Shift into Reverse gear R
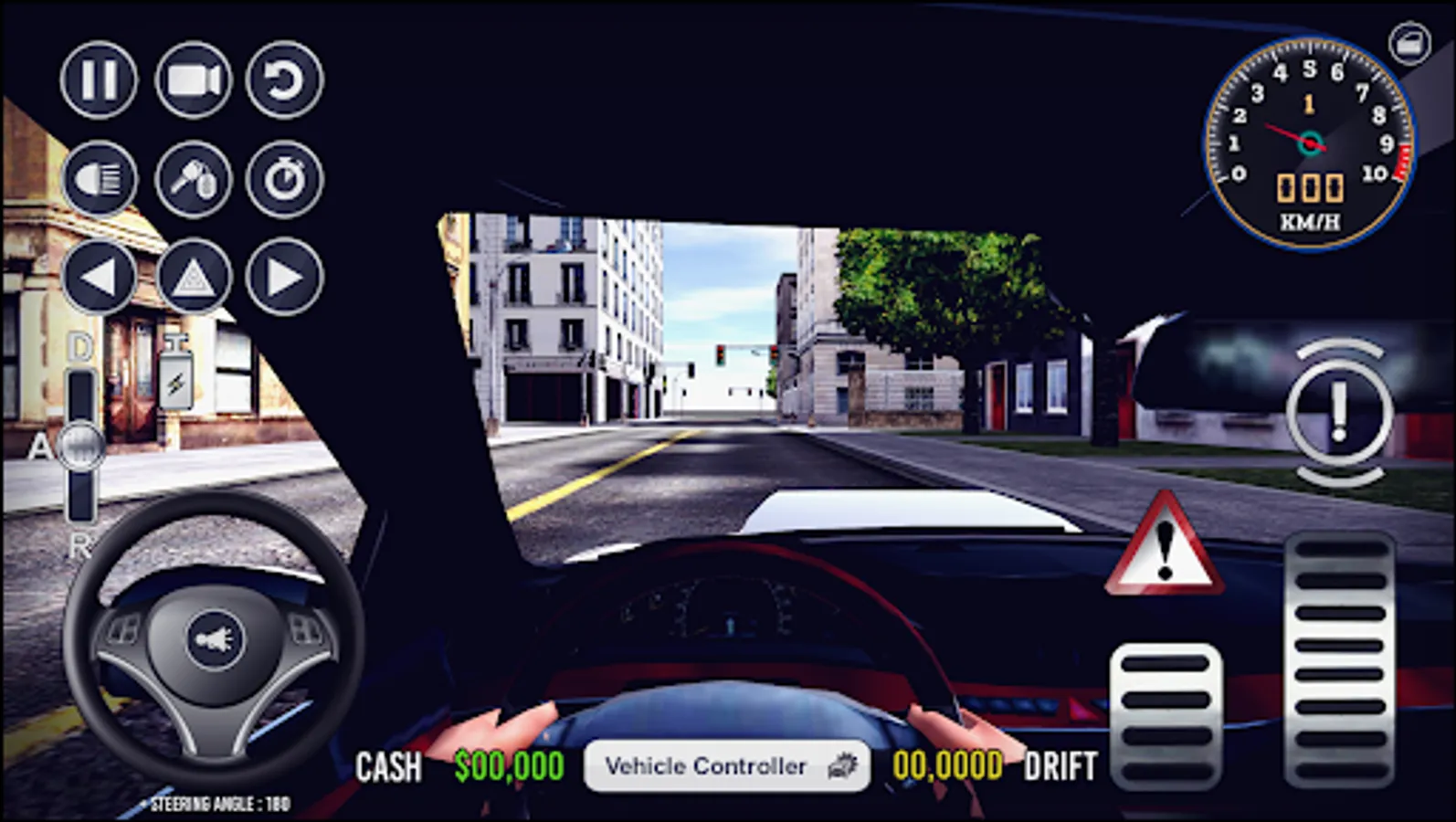This screenshot has height=822, width=1456. coord(80,550)
